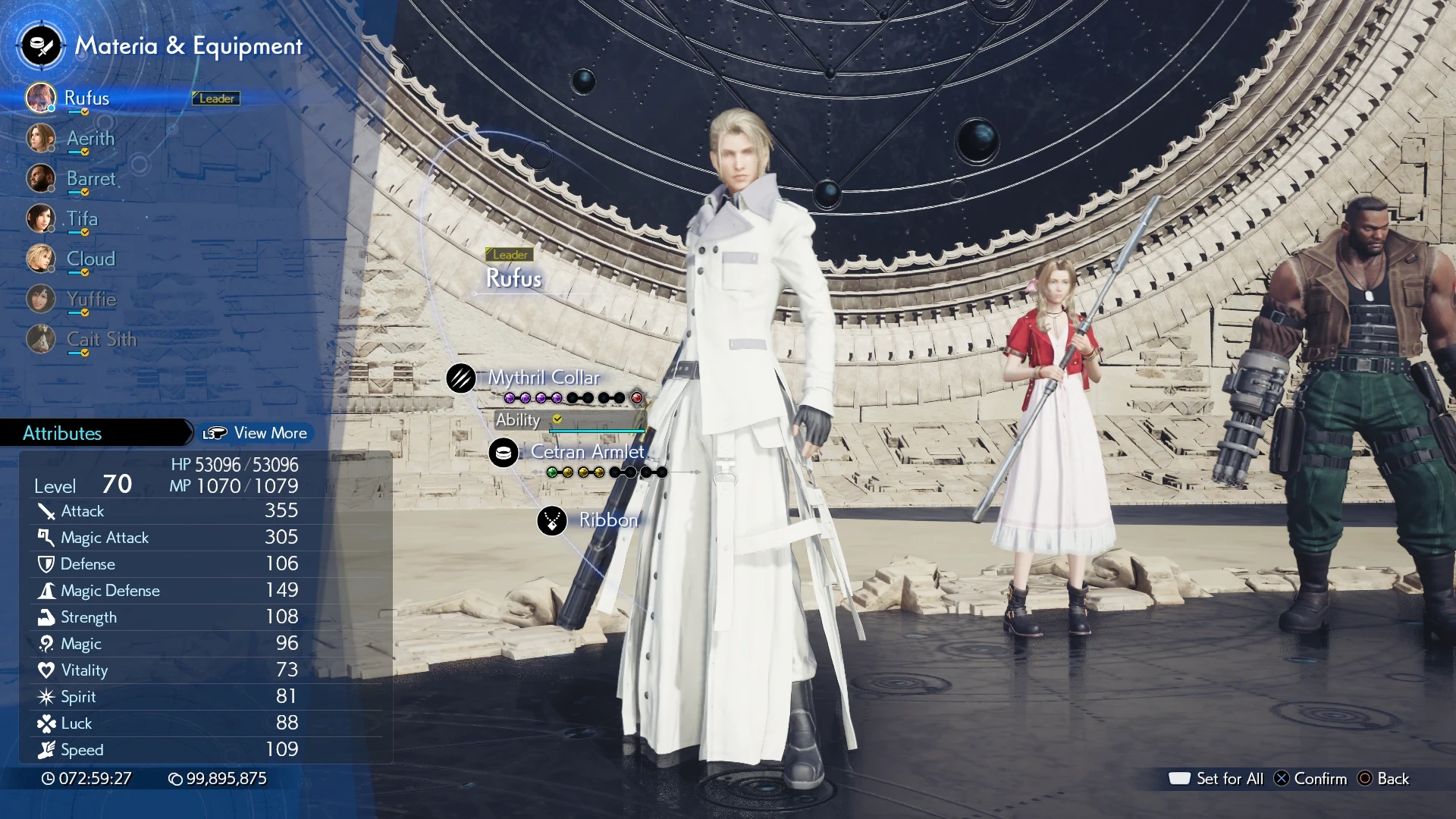Click the Defense shield attribute icon

[x=45, y=564]
